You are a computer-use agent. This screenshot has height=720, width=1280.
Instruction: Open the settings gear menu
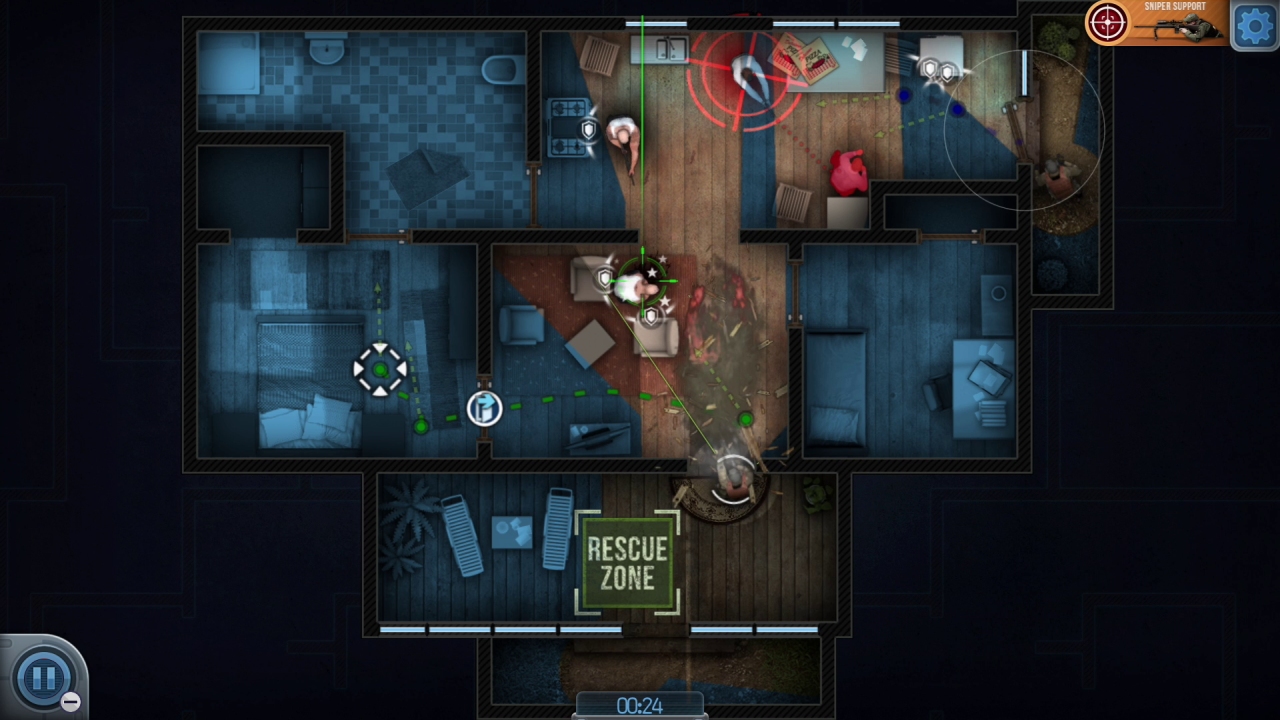tap(1254, 25)
